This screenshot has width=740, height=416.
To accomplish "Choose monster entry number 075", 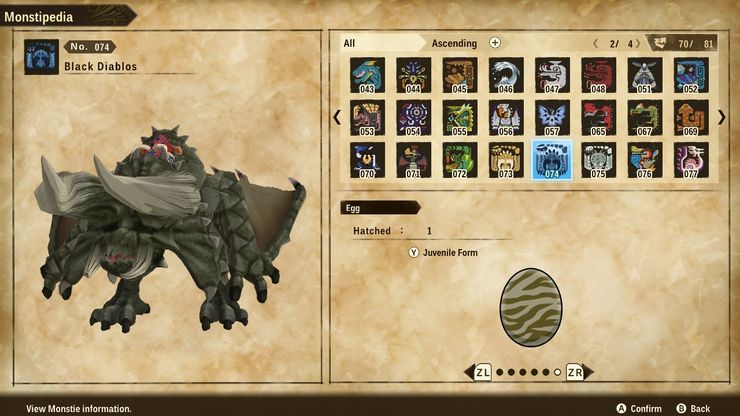I will click(598, 160).
